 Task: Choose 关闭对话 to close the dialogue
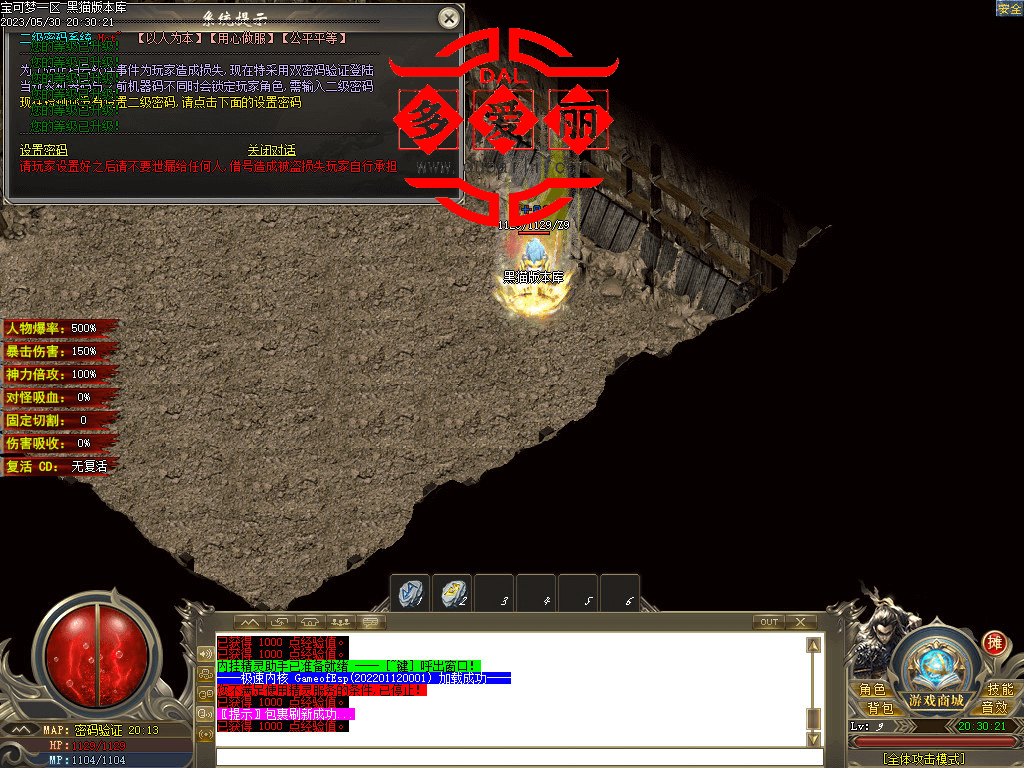point(271,150)
